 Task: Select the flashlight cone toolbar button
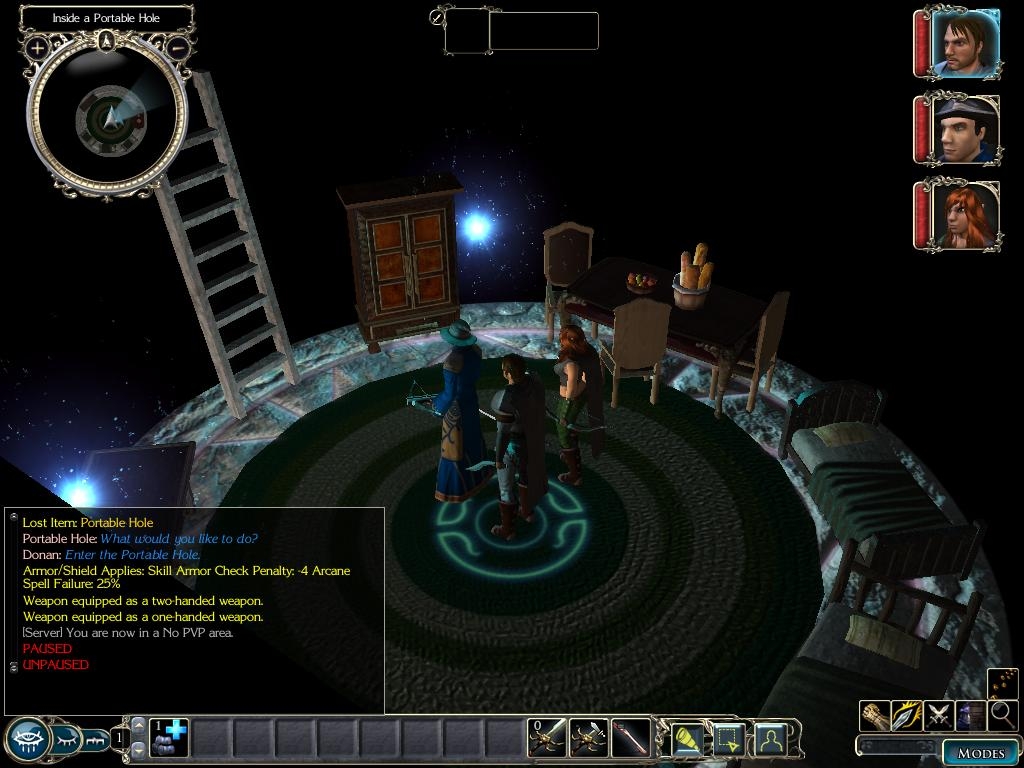click(687, 739)
